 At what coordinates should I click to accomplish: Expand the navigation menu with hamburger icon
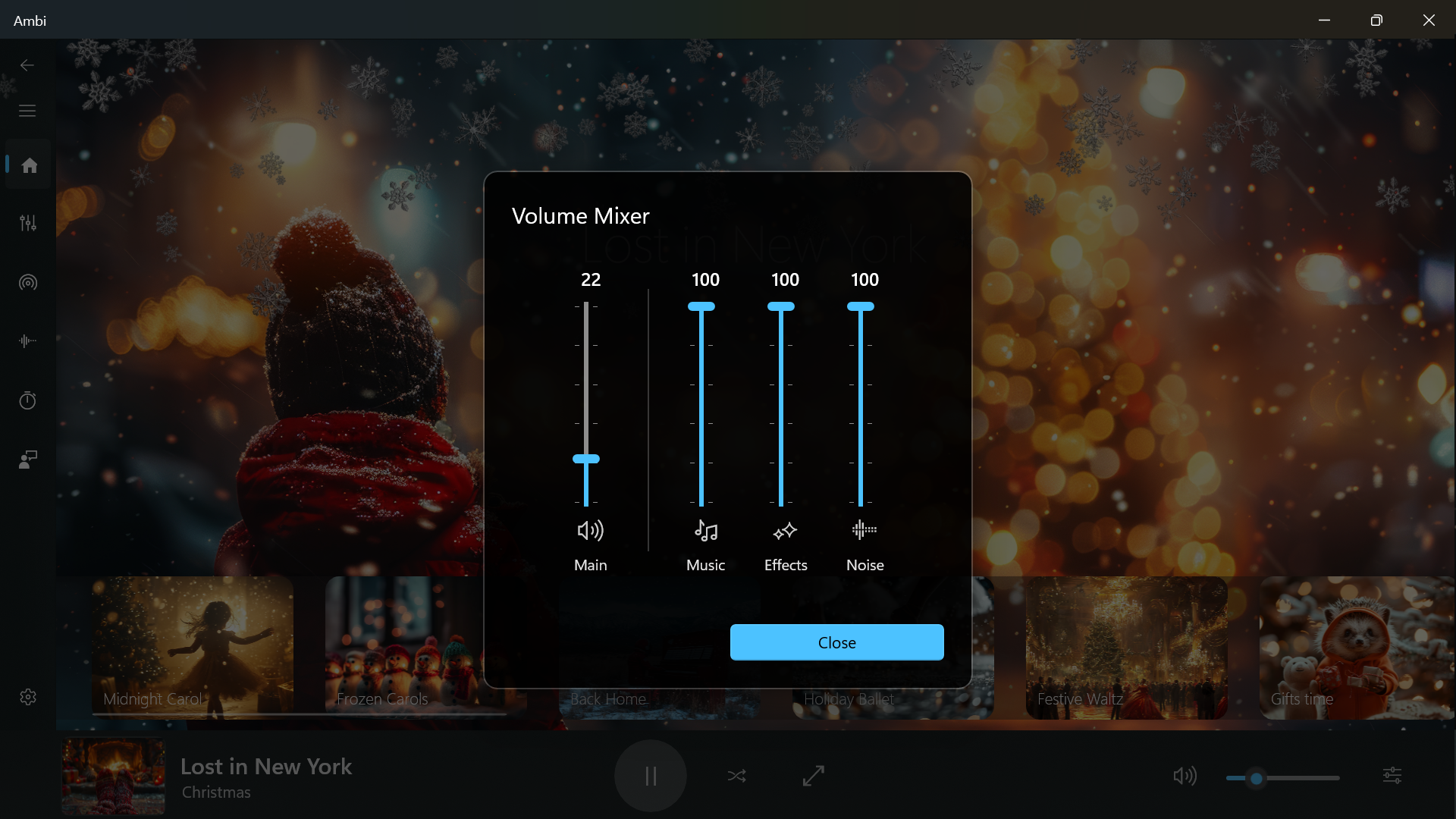point(27,111)
